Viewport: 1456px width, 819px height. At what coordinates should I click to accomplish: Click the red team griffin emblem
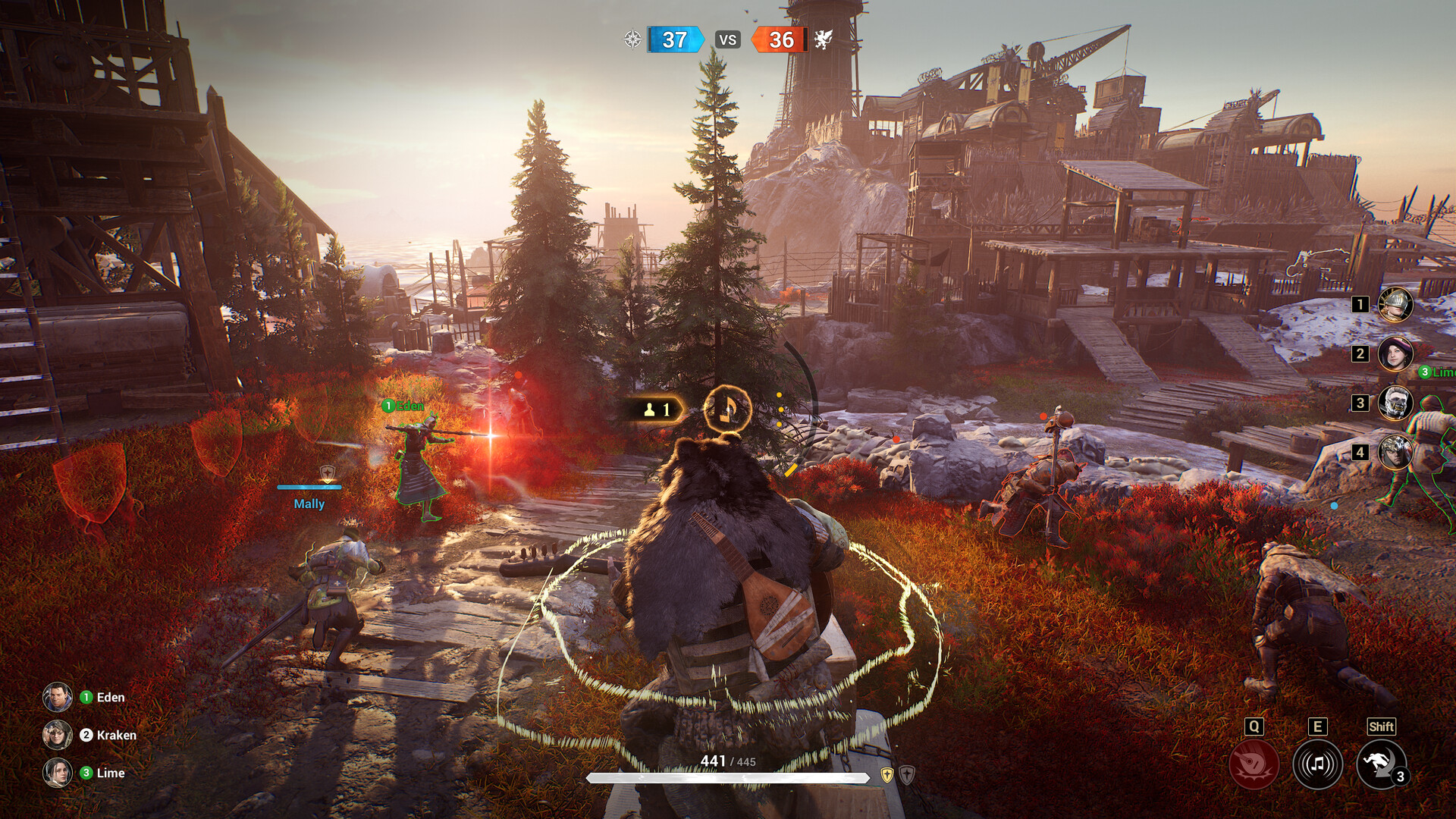(823, 39)
